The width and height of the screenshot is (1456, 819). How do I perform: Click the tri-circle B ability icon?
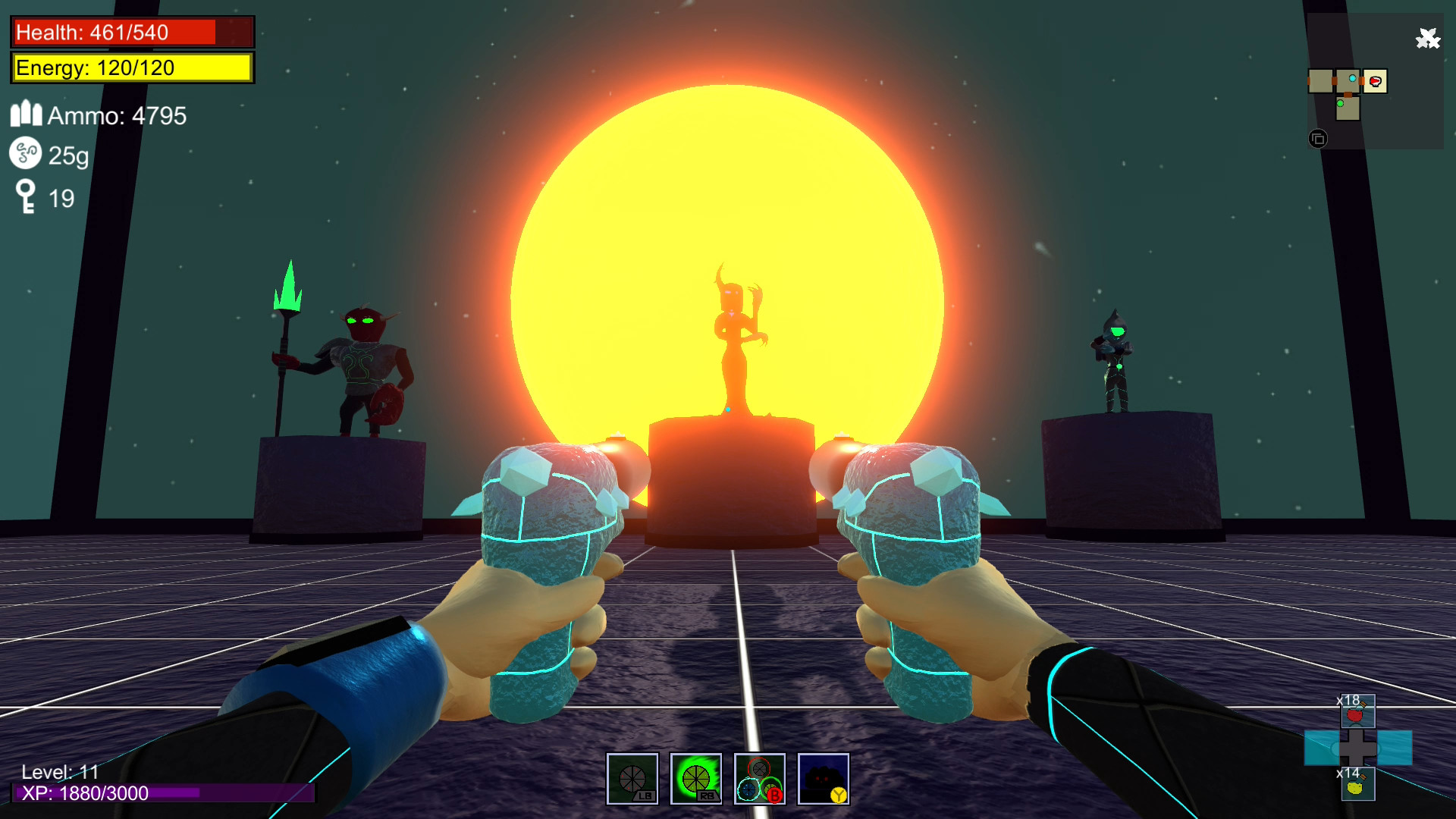tap(760, 778)
